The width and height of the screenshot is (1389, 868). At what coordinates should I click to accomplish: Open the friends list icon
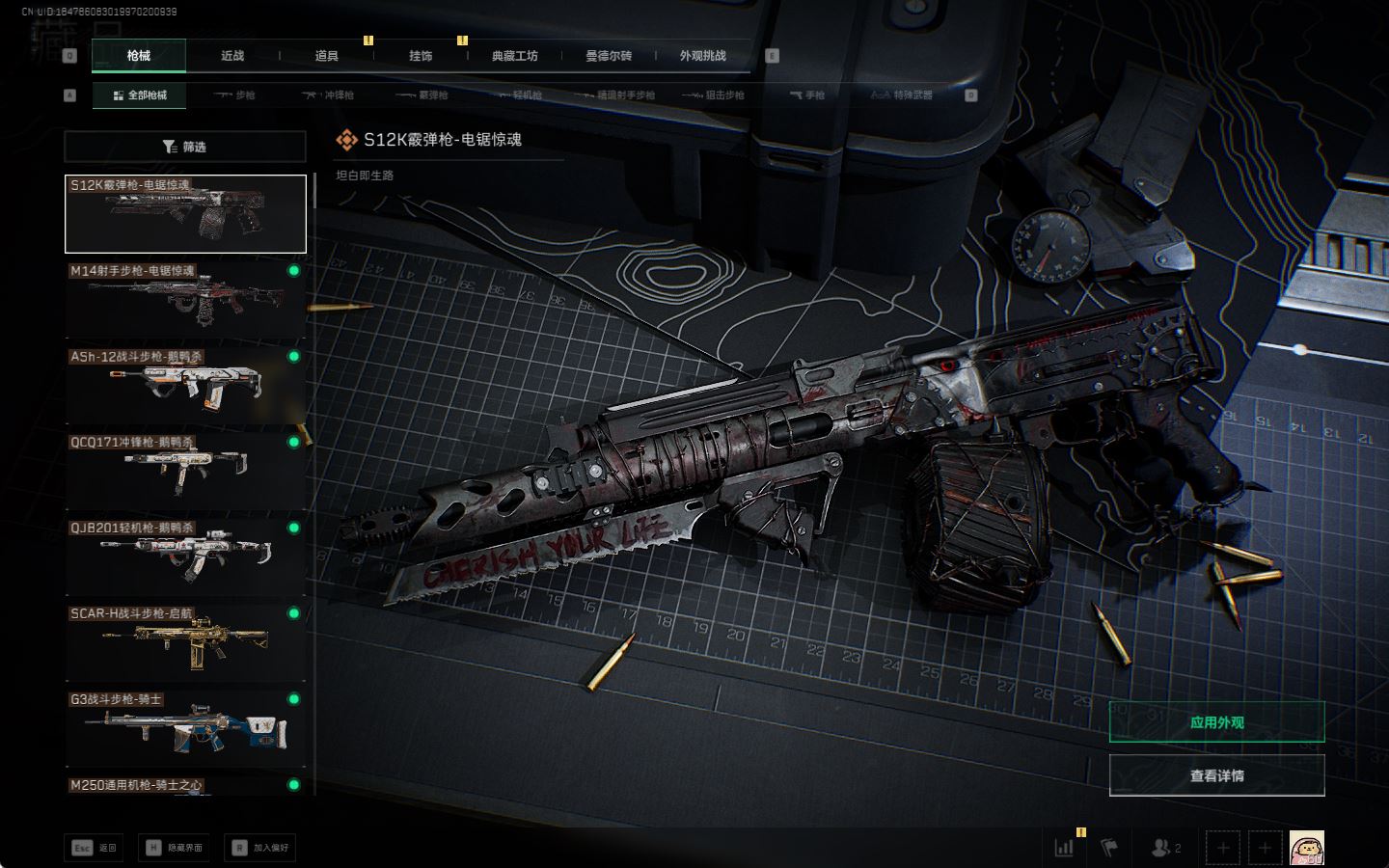1166,848
